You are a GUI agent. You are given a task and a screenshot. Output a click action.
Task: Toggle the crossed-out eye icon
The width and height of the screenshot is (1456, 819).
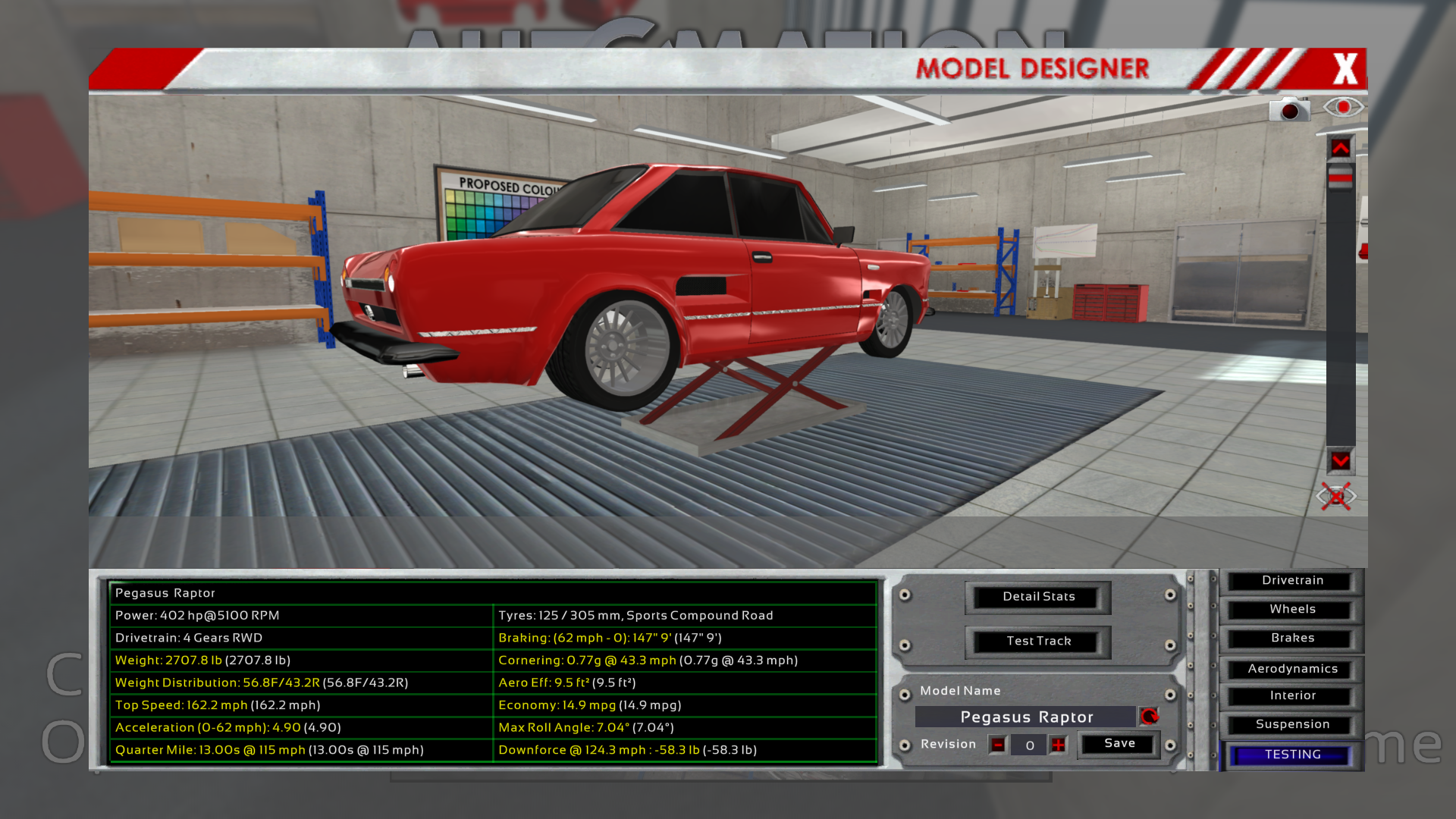click(1336, 497)
